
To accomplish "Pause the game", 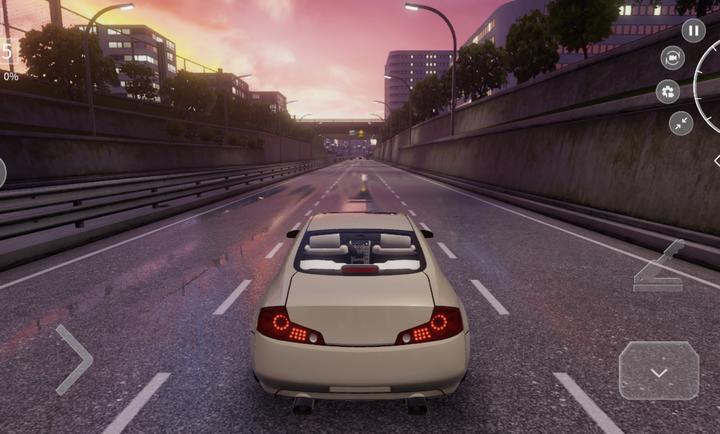I will pyautogui.click(x=693, y=31).
